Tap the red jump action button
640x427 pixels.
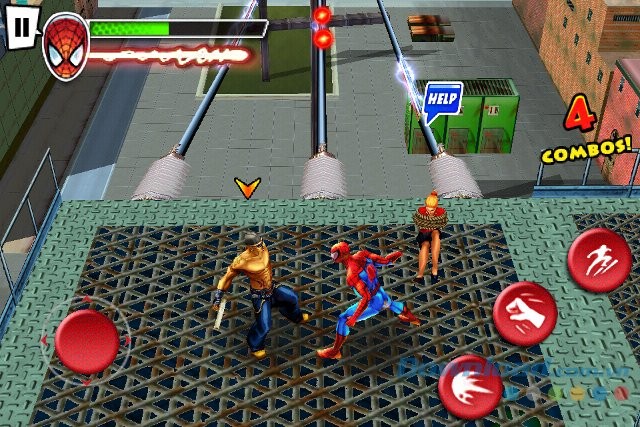599,259
